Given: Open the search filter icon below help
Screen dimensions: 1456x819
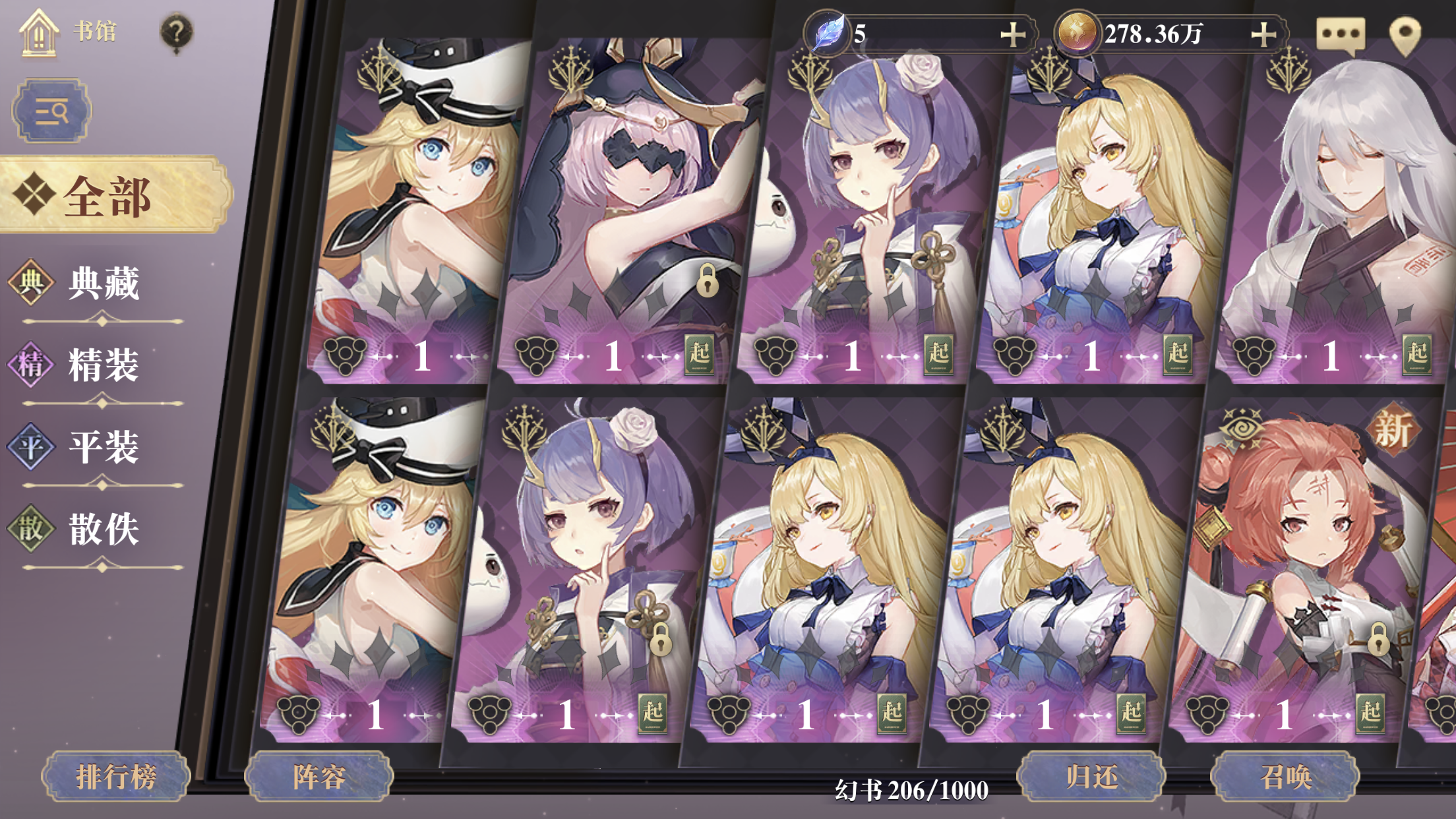Looking at the screenshot, I should [53, 111].
